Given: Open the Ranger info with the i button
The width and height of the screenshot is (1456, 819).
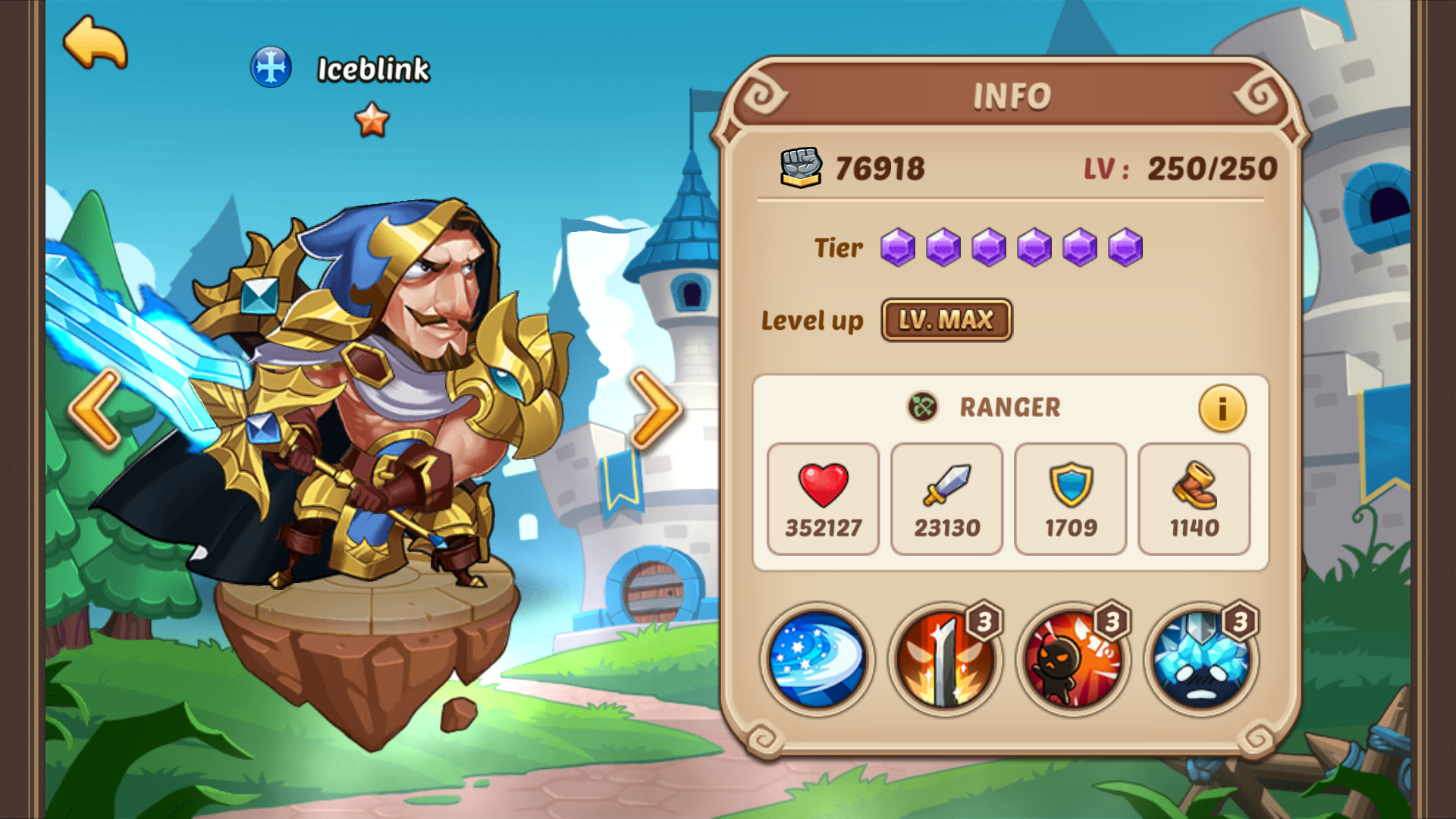Looking at the screenshot, I should point(1222,408).
